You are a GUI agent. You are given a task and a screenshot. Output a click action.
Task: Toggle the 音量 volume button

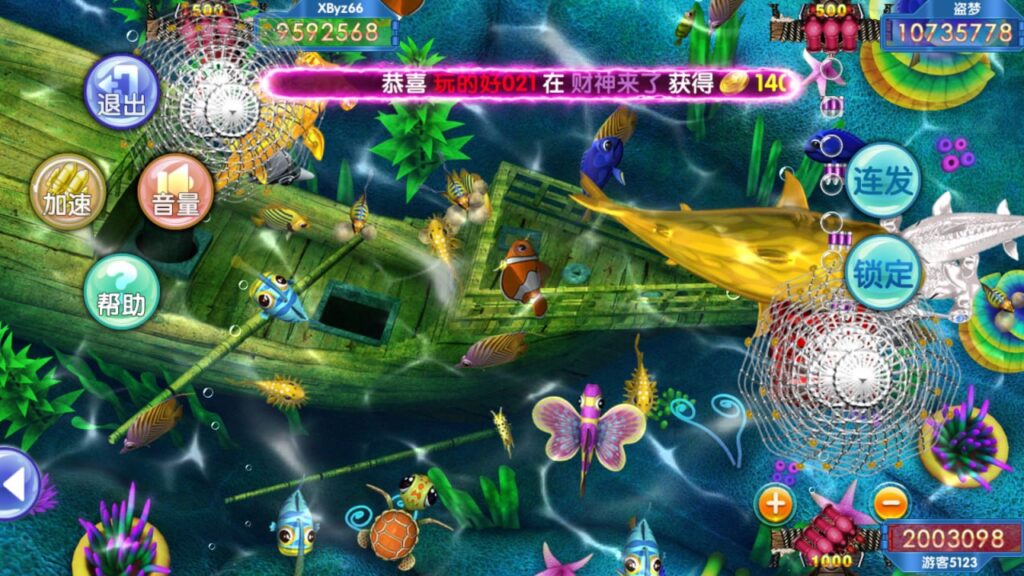[175, 191]
